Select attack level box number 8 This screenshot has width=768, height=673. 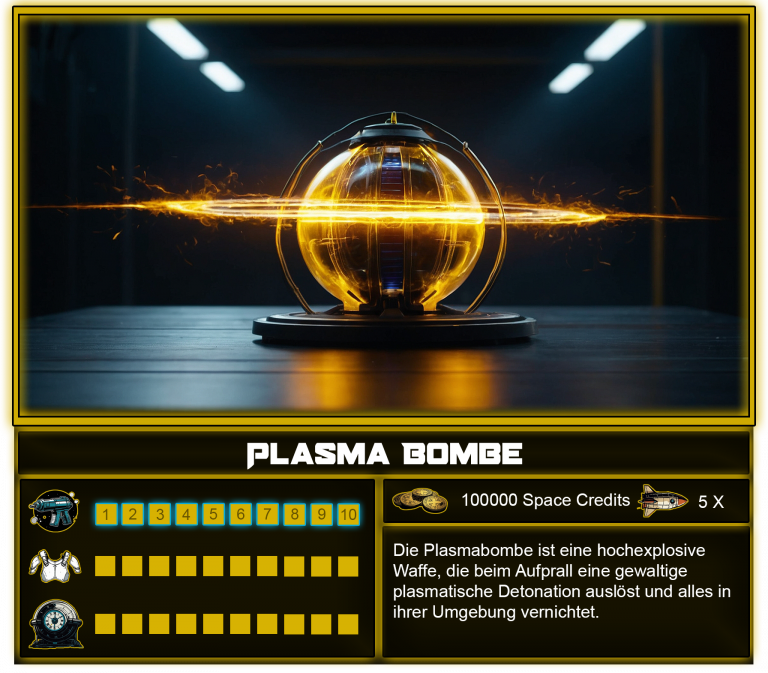coord(294,515)
